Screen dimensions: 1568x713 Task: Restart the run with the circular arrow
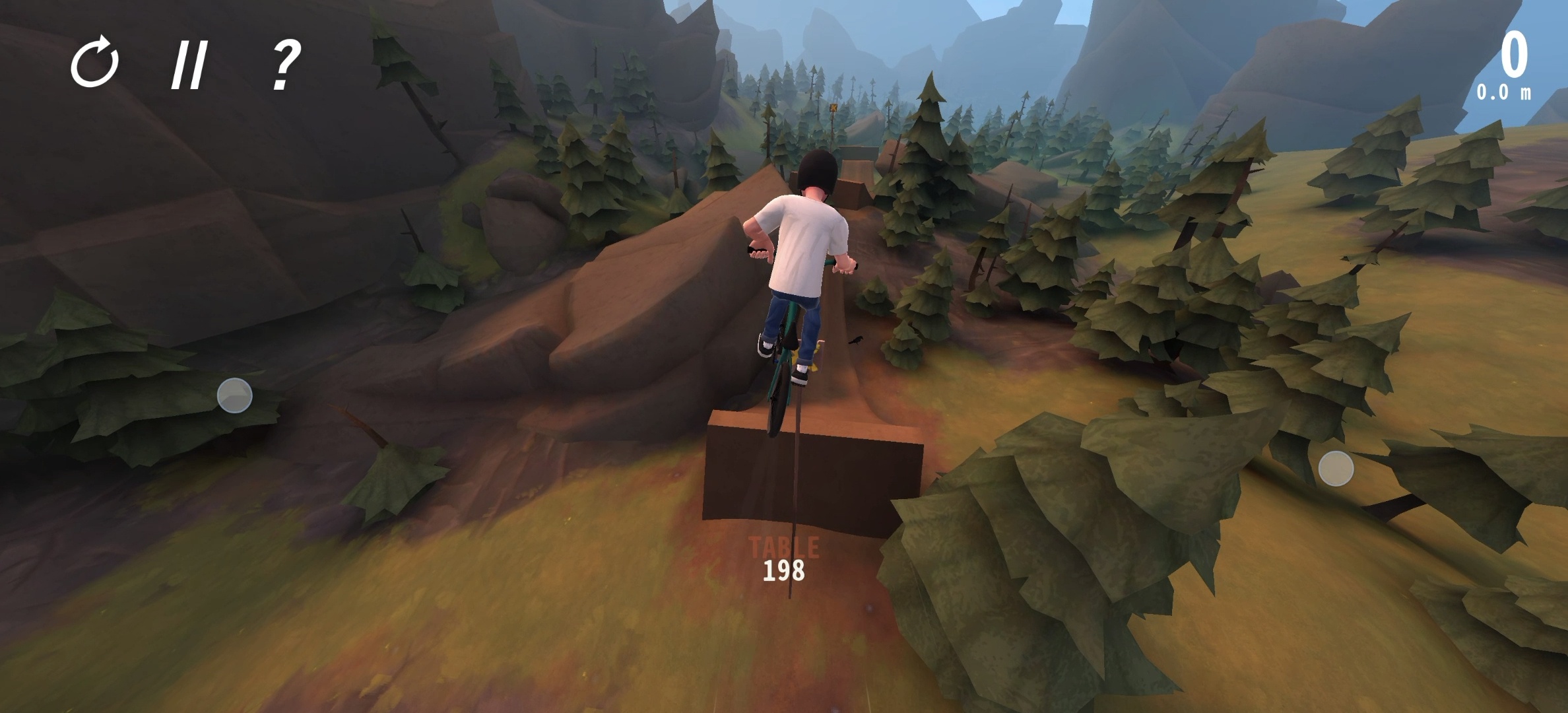pos(95,63)
